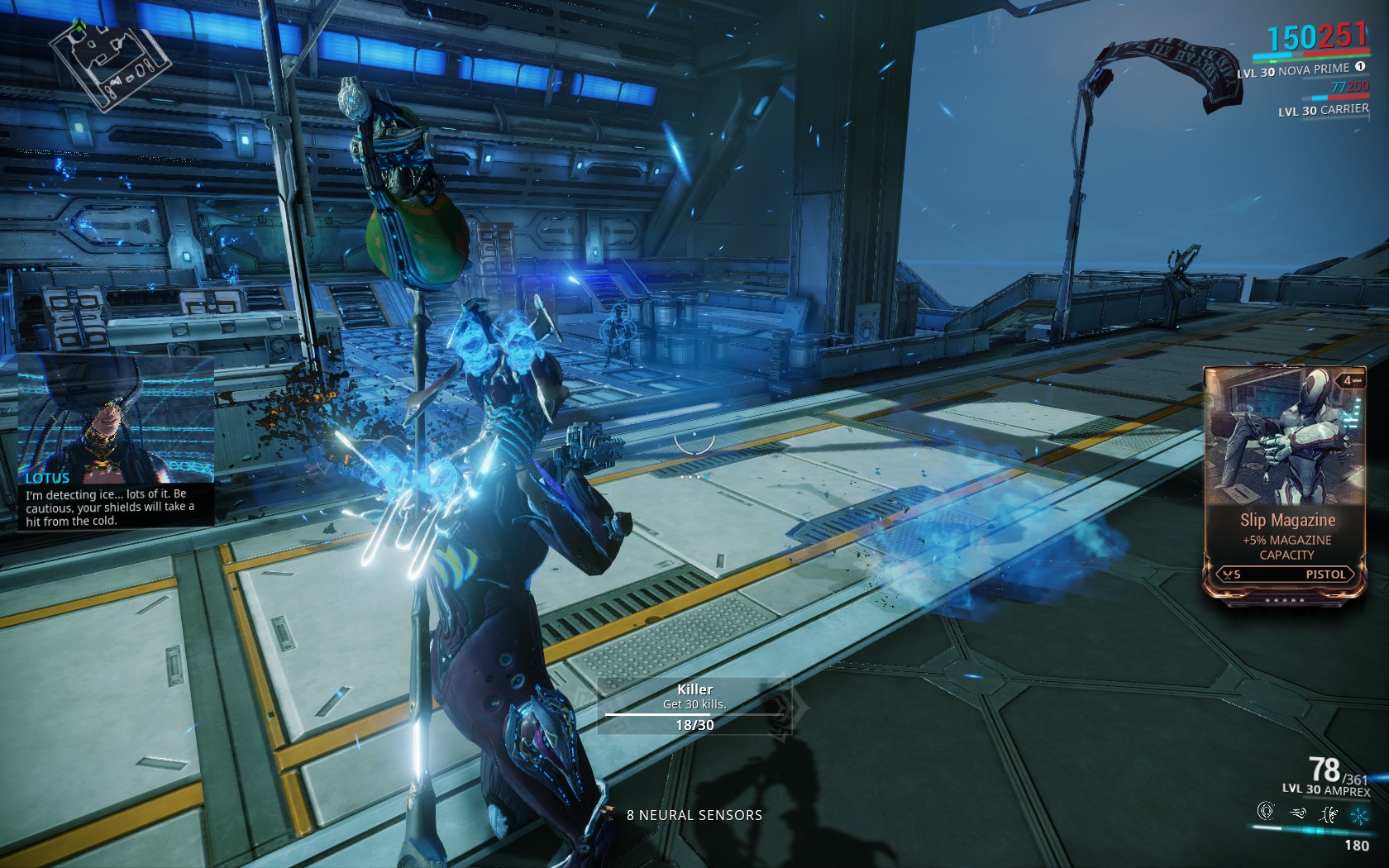Activate the Antimatter Drop ability icon
The image size is (1389, 868).
coord(1296,813)
